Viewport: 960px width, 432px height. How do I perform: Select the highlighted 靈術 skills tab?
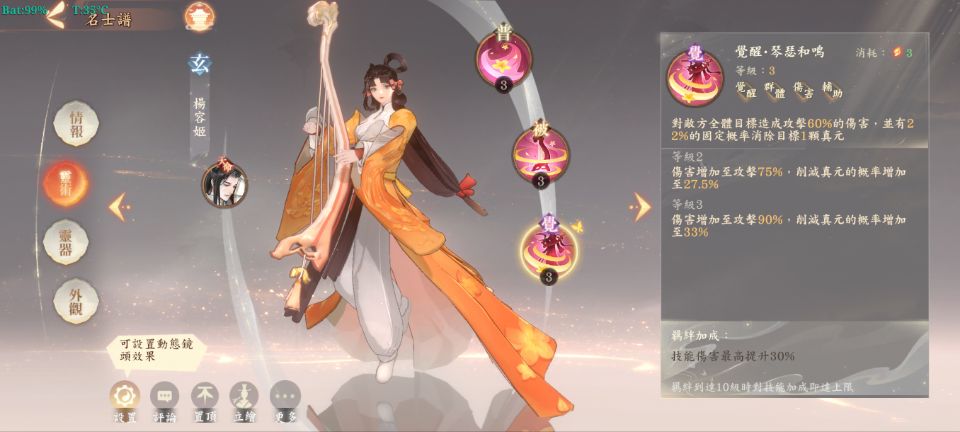pos(66,183)
